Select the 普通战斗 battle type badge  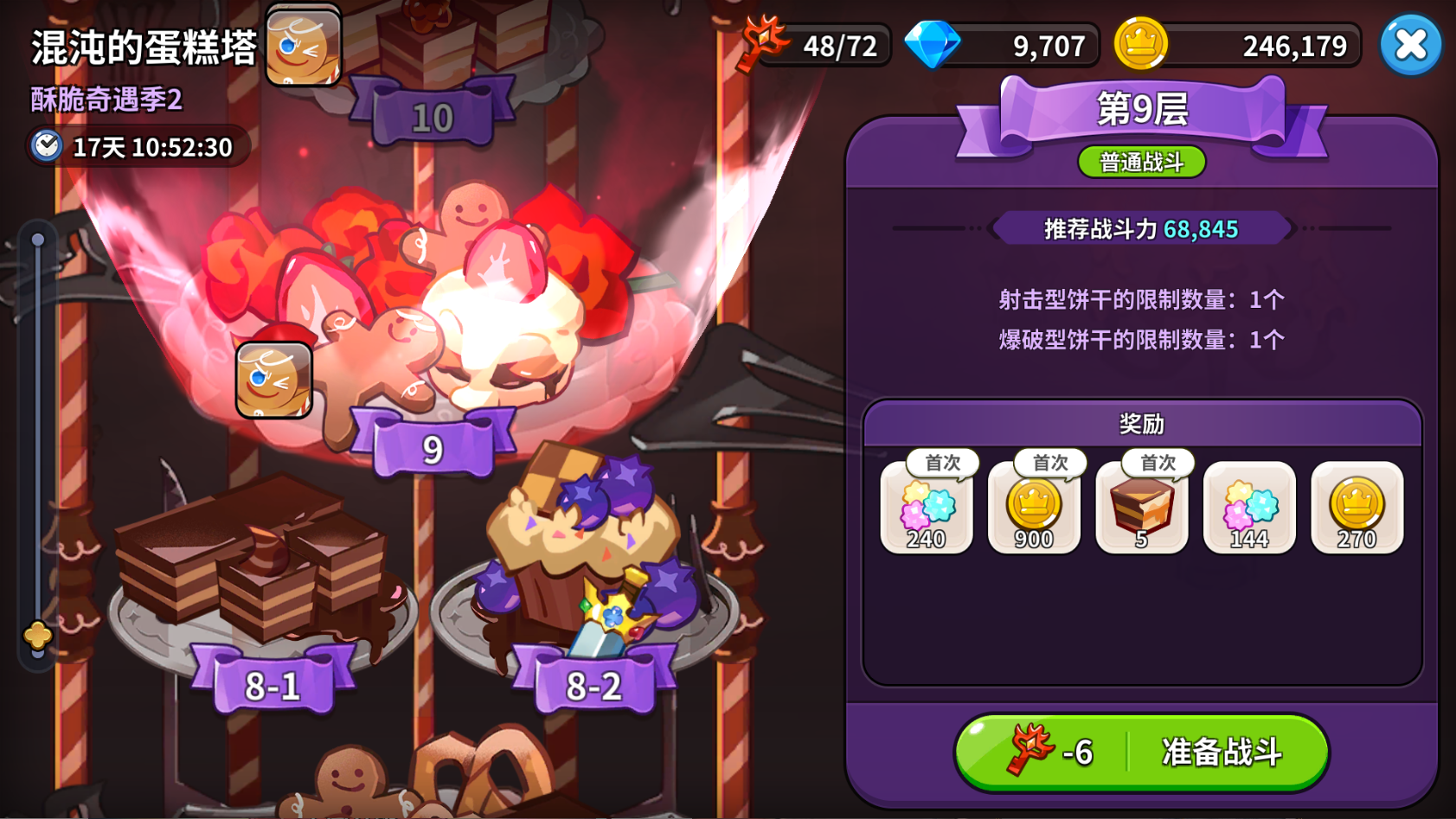point(1141,161)
